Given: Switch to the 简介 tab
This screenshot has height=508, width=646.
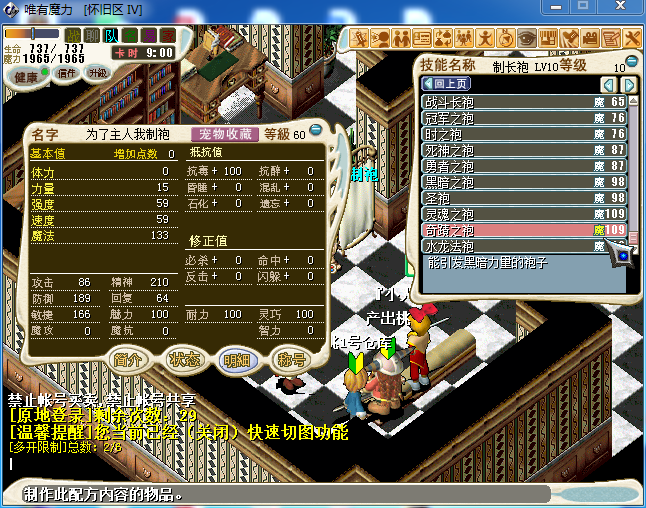Looking at the screenshot, I should (130, 359).
